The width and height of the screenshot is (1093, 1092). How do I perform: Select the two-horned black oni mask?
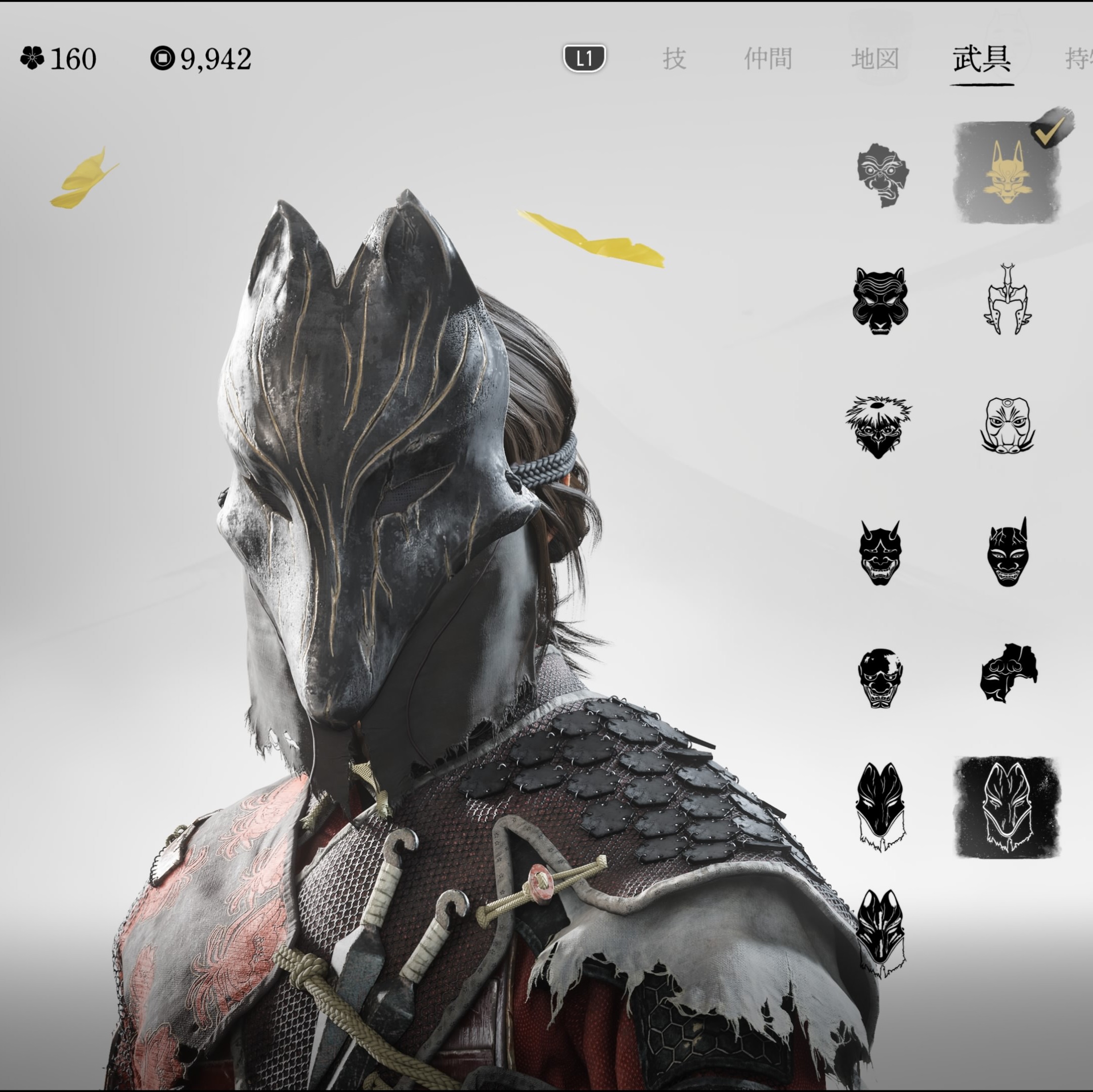click(880, 553)
